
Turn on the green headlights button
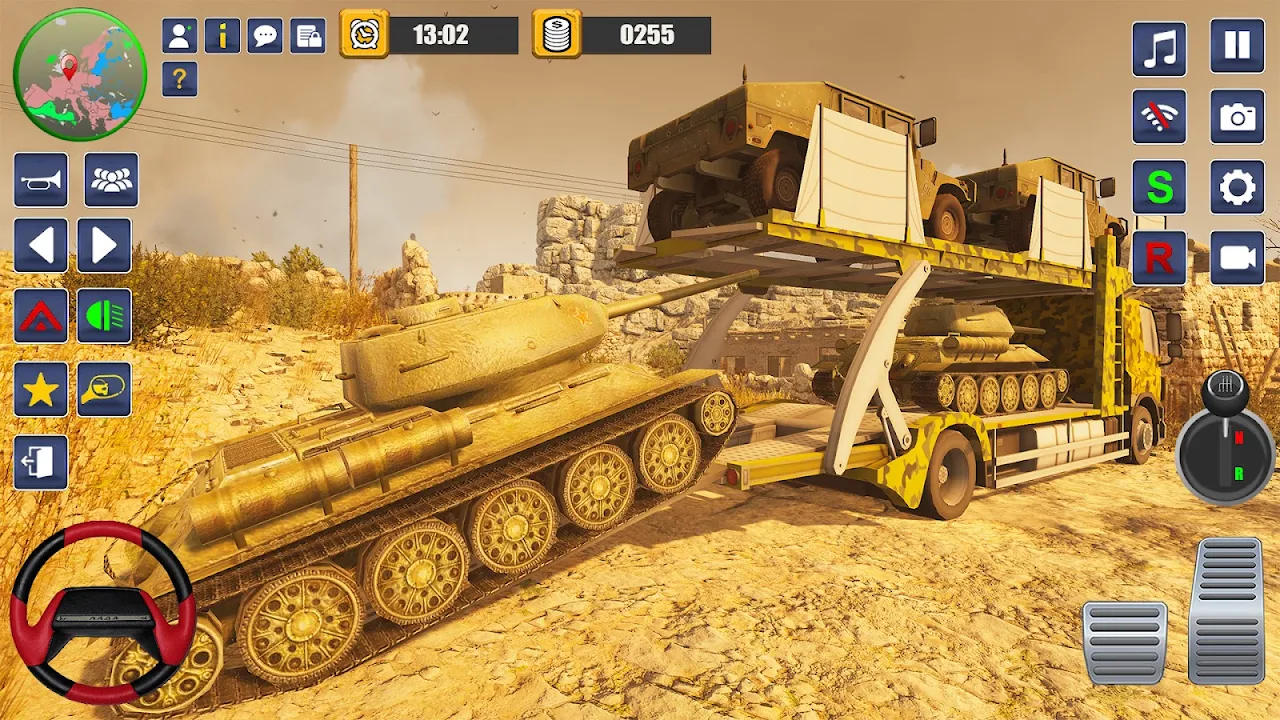(105, 316)
